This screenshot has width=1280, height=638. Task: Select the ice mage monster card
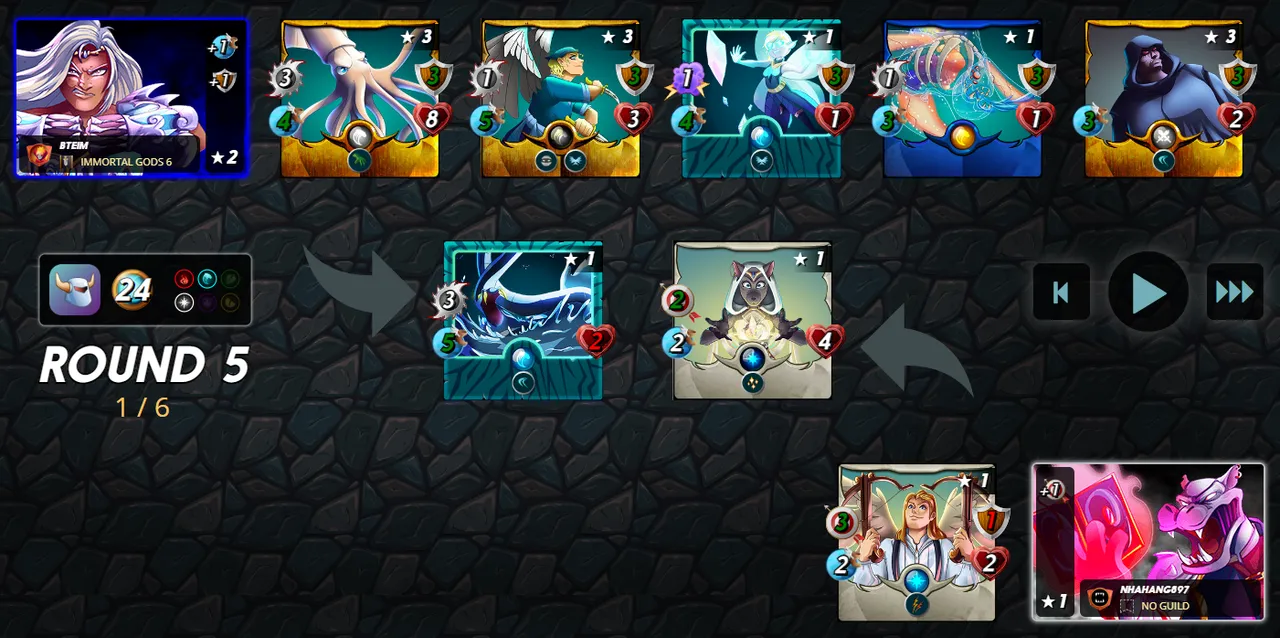[x=761, y=98]
